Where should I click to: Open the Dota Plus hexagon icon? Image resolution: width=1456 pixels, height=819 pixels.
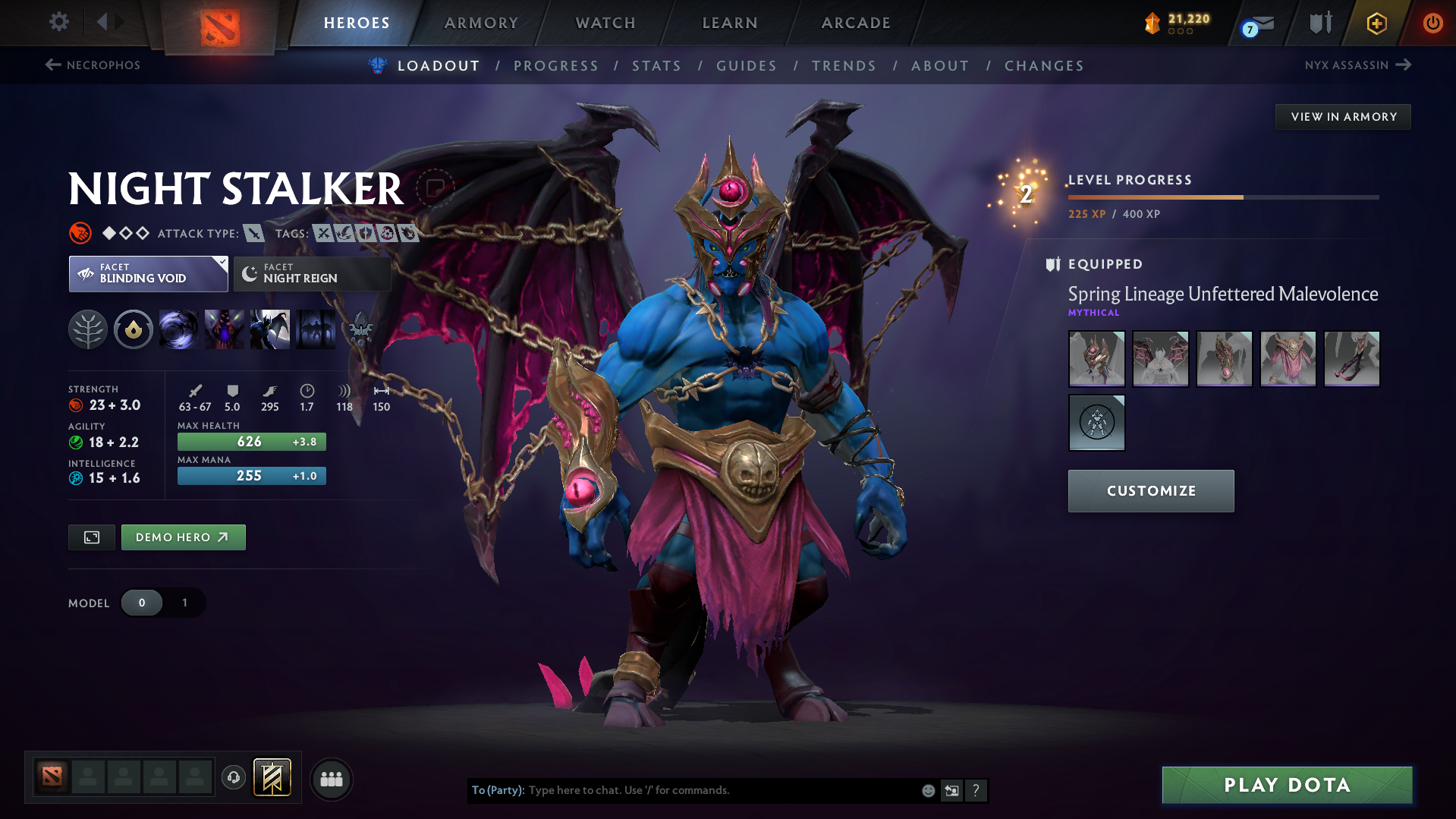[x=1376, y=23]
